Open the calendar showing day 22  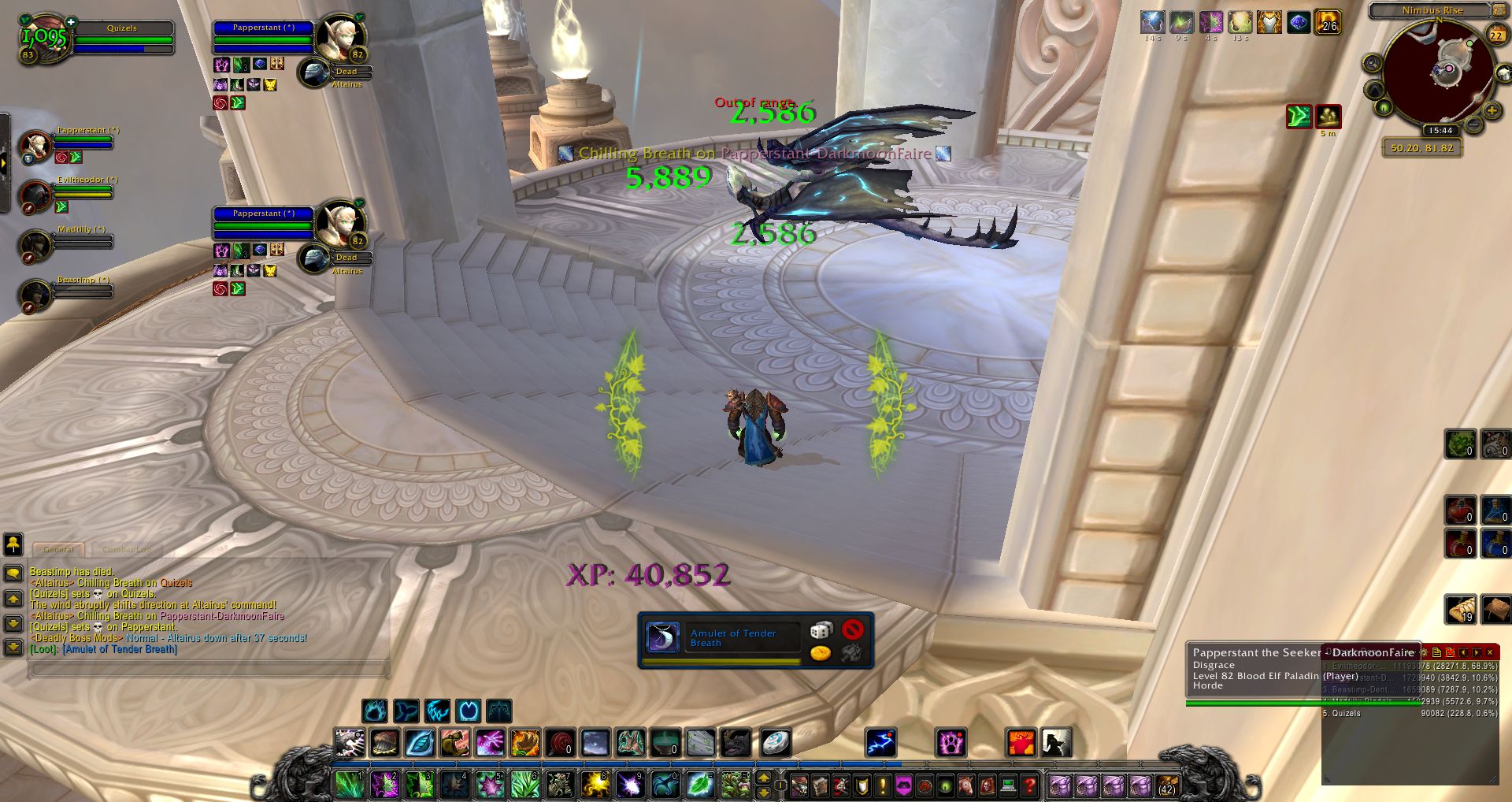1495,35
